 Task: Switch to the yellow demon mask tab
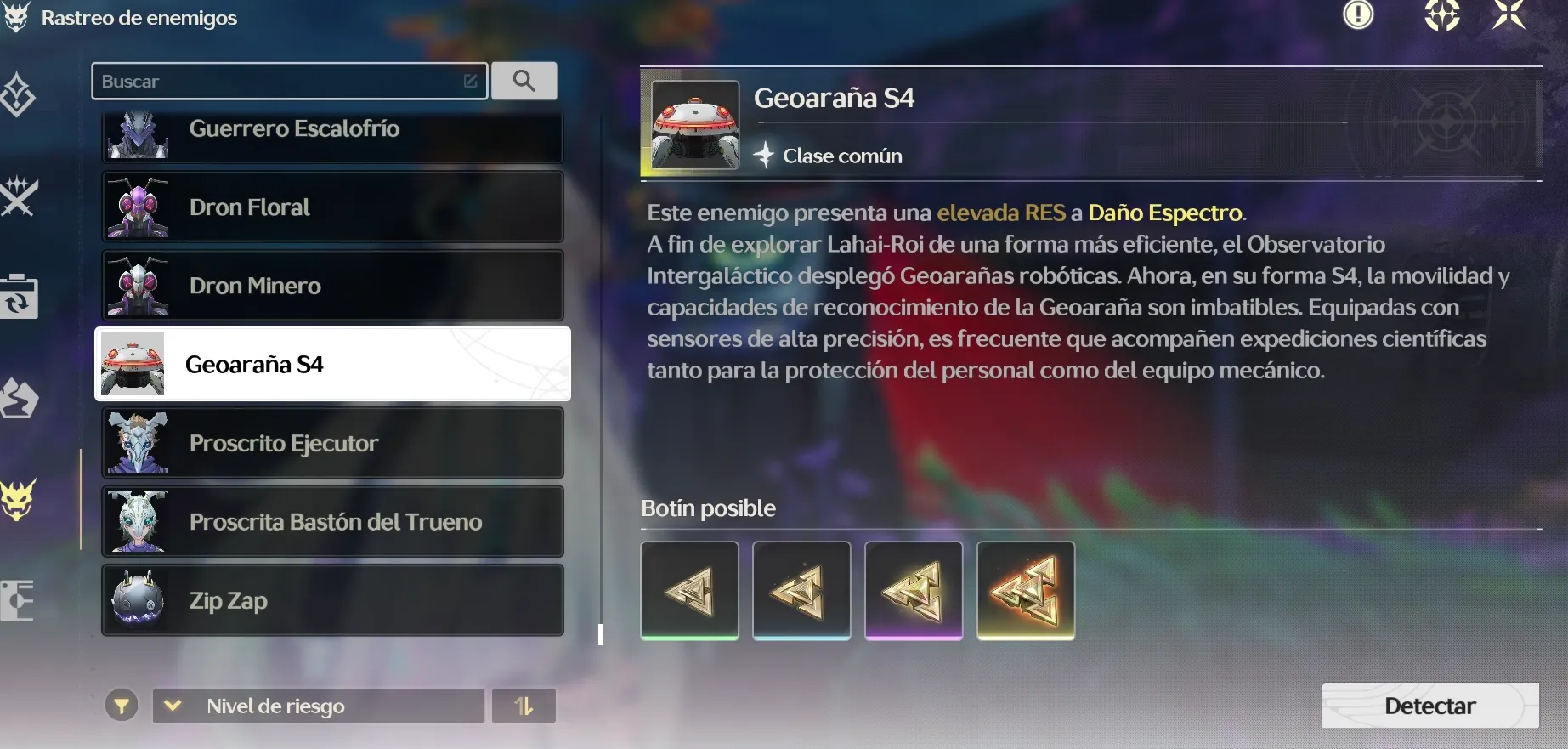(18, 499)
